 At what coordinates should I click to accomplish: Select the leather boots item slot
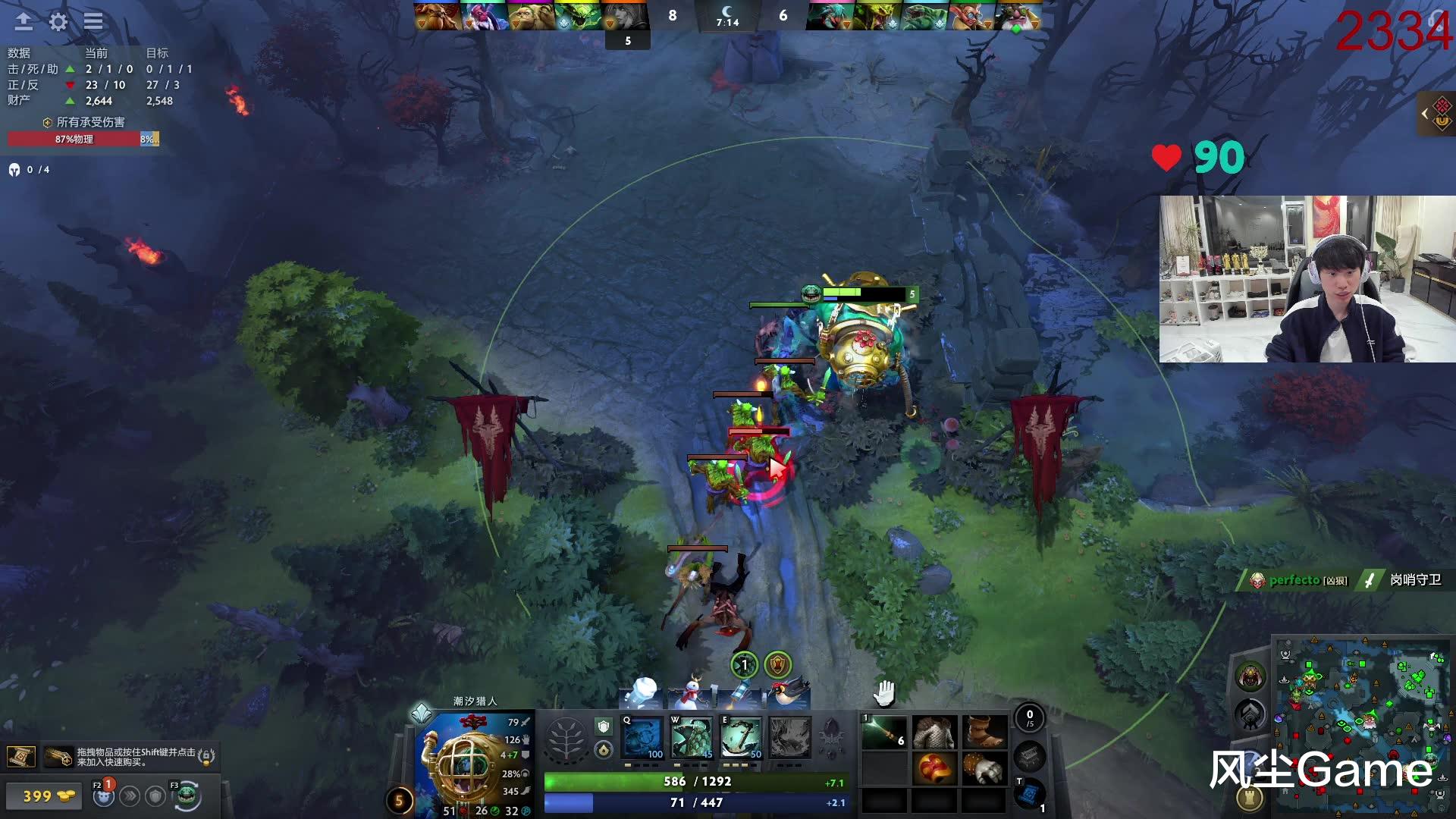click(x=984, y=732)
